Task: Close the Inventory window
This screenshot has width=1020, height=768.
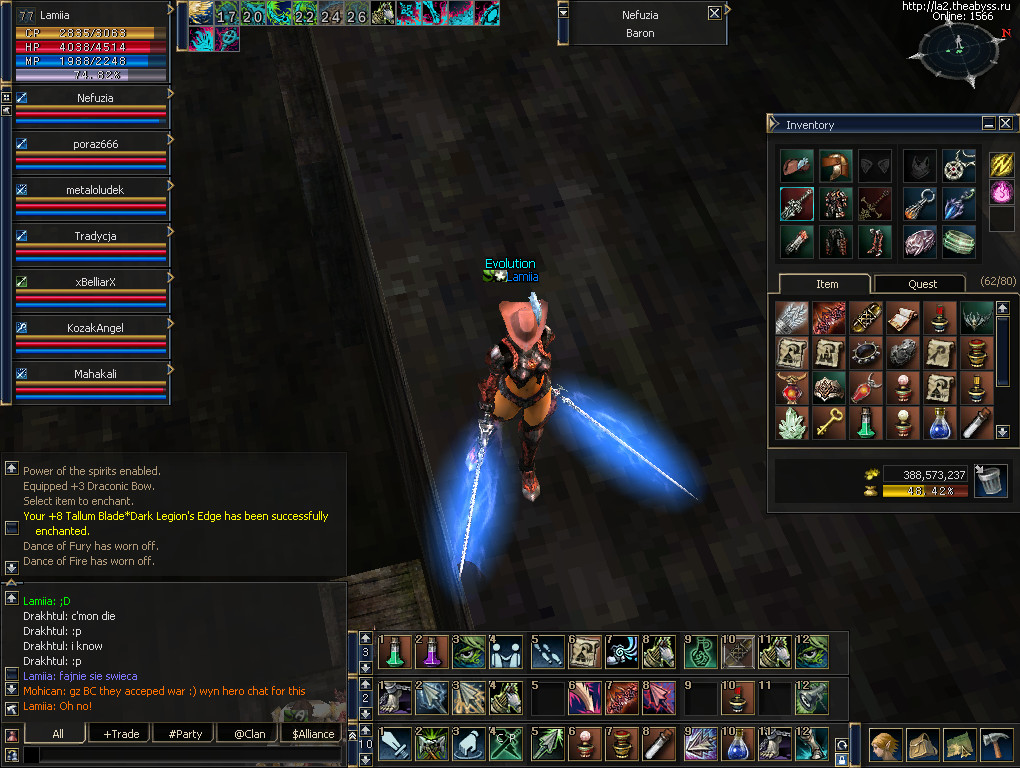Action: 1005,123
